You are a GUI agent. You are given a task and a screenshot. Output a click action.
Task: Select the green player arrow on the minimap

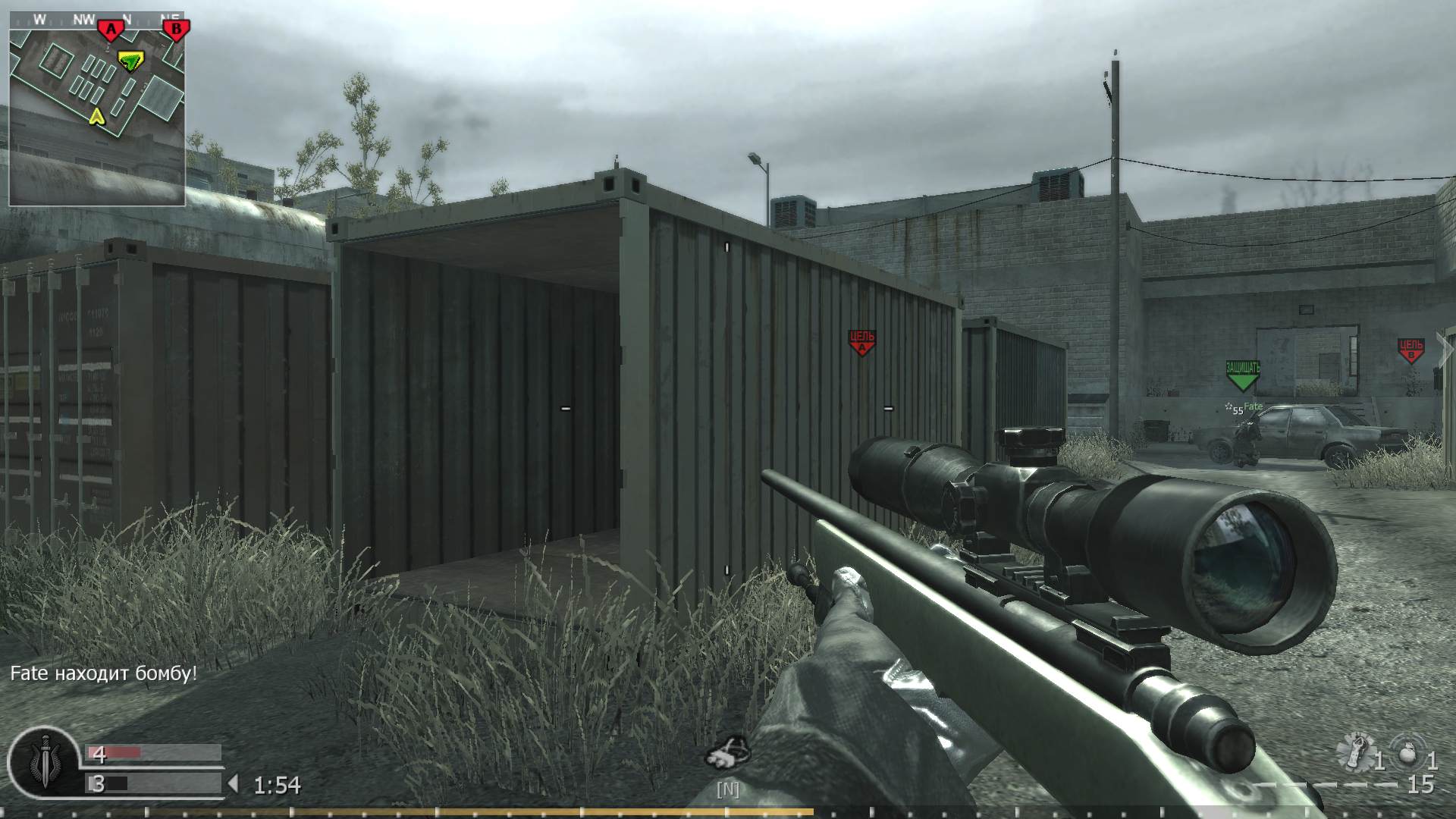point(130,62)
